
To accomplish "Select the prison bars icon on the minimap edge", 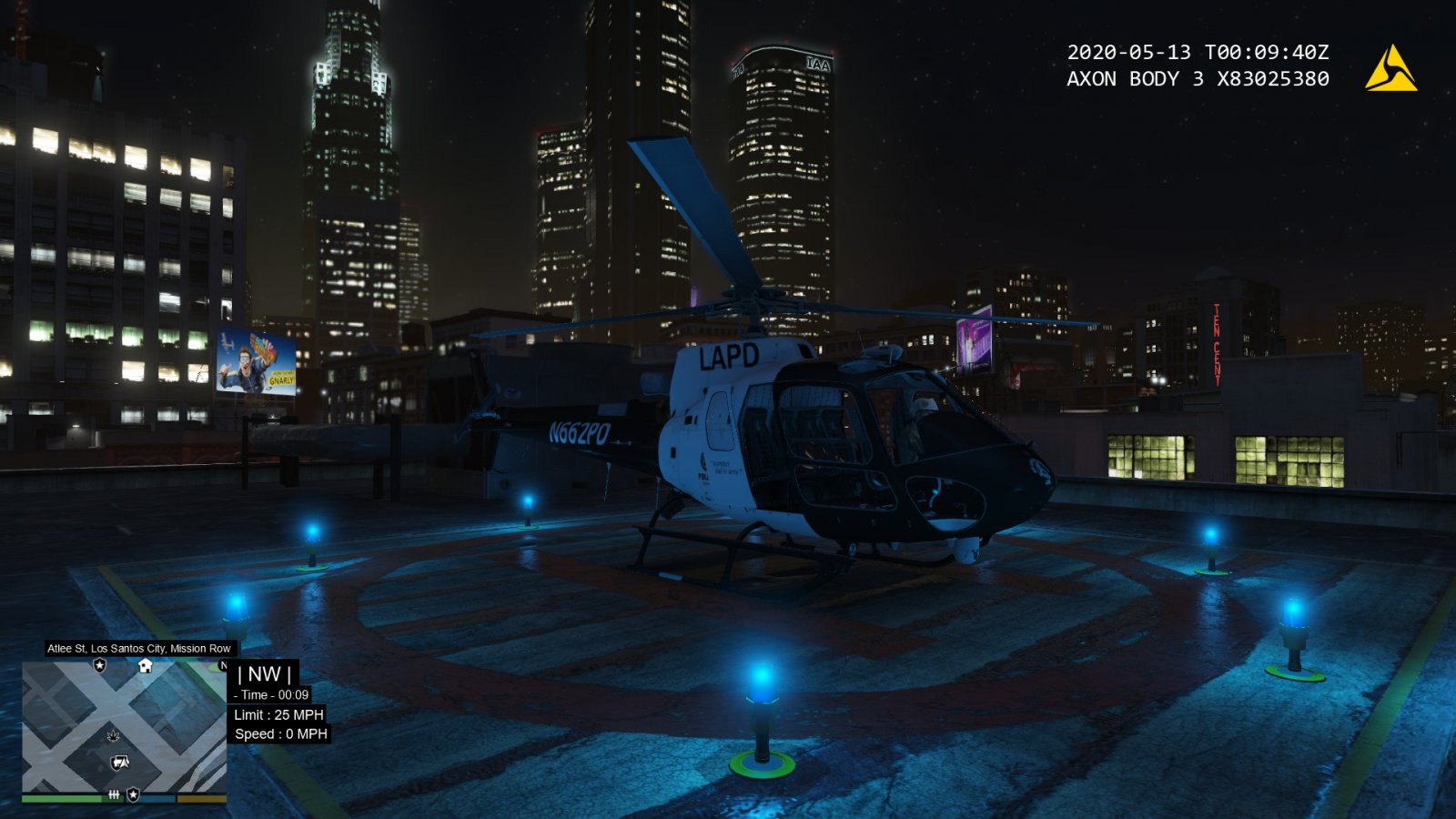I will (x=115, y=795).
